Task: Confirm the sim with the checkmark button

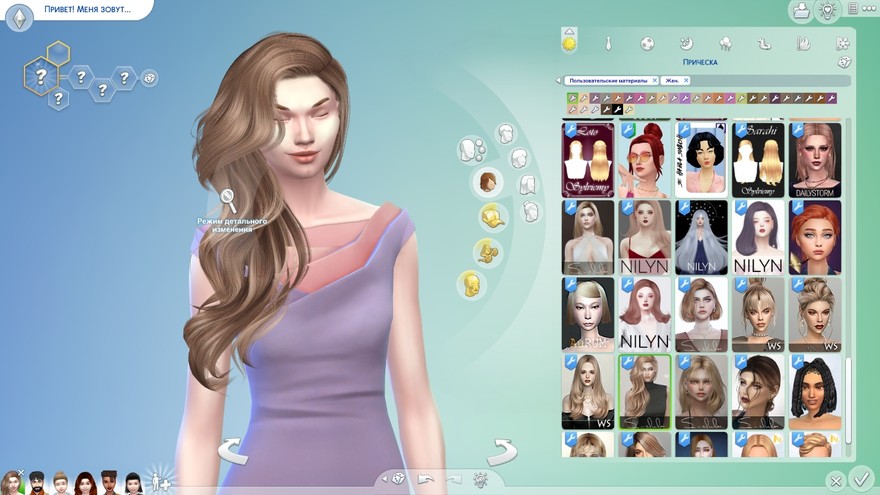Action: (x=860, y=479)
